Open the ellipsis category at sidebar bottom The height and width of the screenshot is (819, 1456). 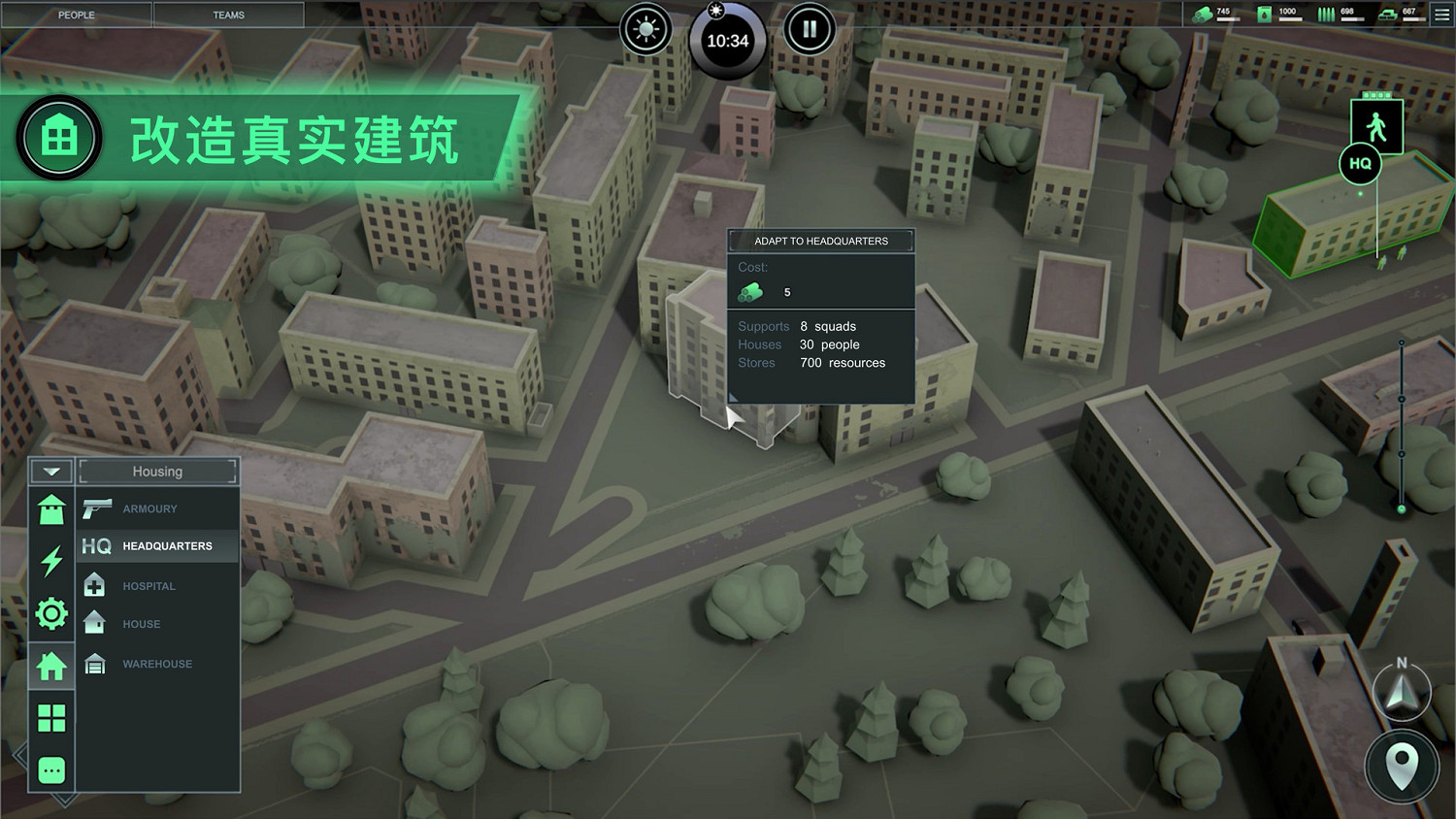[50, 769]
